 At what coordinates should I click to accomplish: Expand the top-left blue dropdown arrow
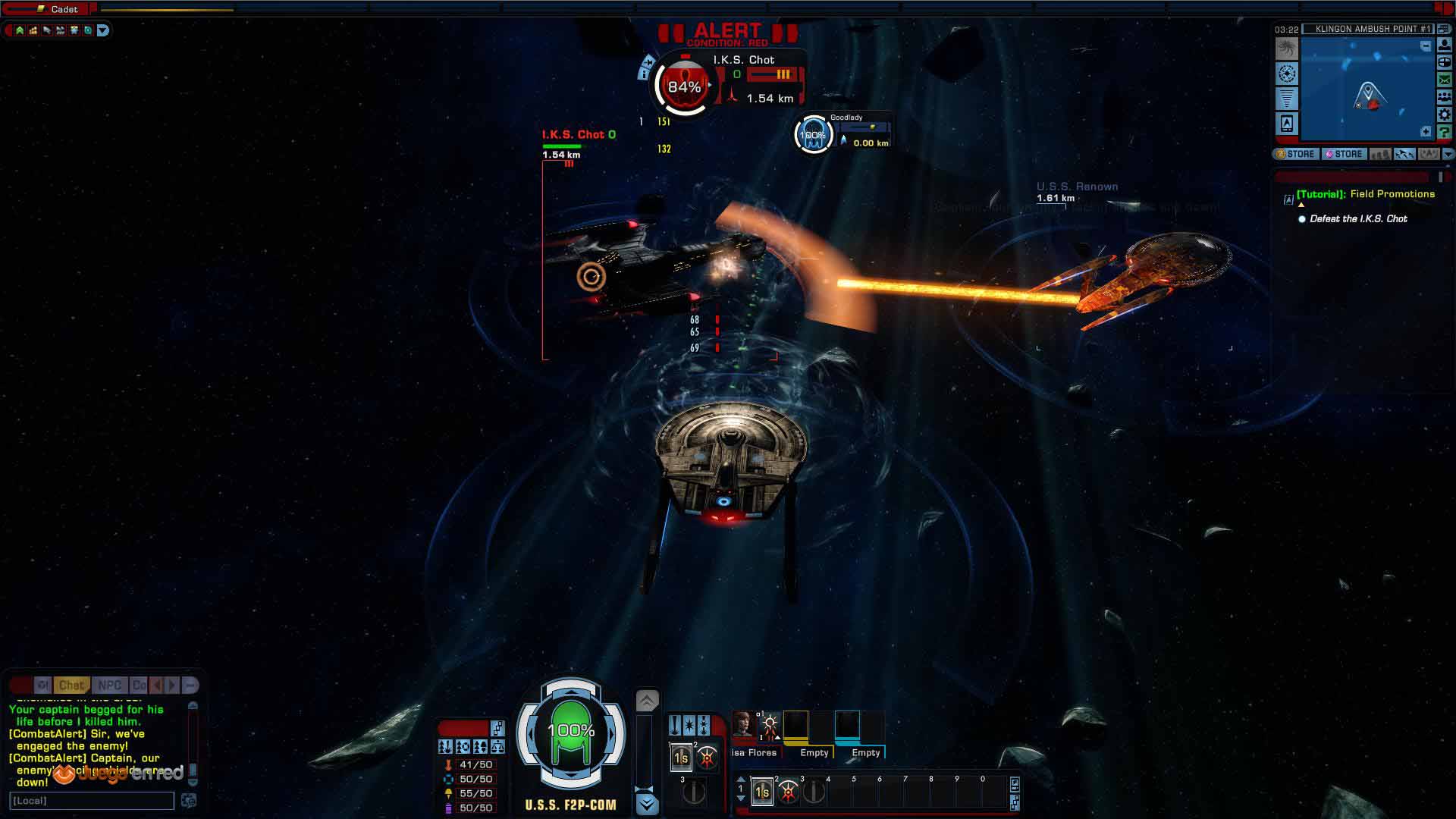coord(103,30)
